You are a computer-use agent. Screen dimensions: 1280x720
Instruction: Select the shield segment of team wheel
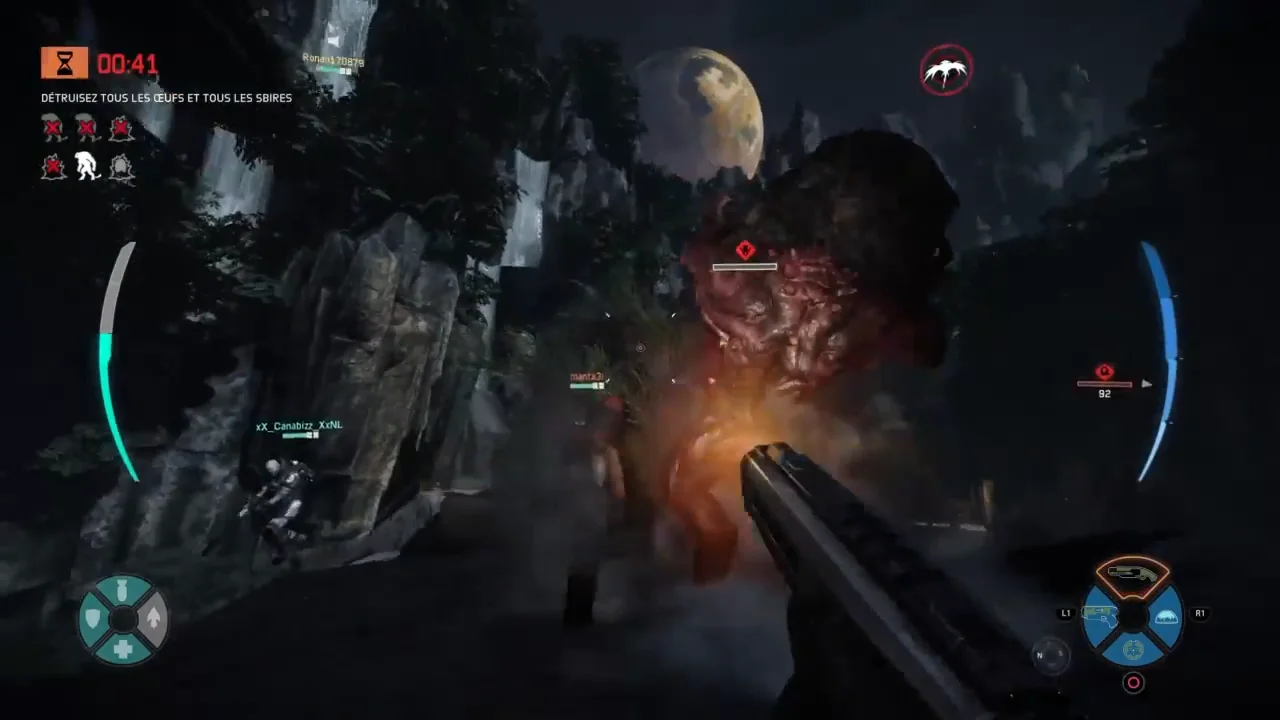pos(92,619)
